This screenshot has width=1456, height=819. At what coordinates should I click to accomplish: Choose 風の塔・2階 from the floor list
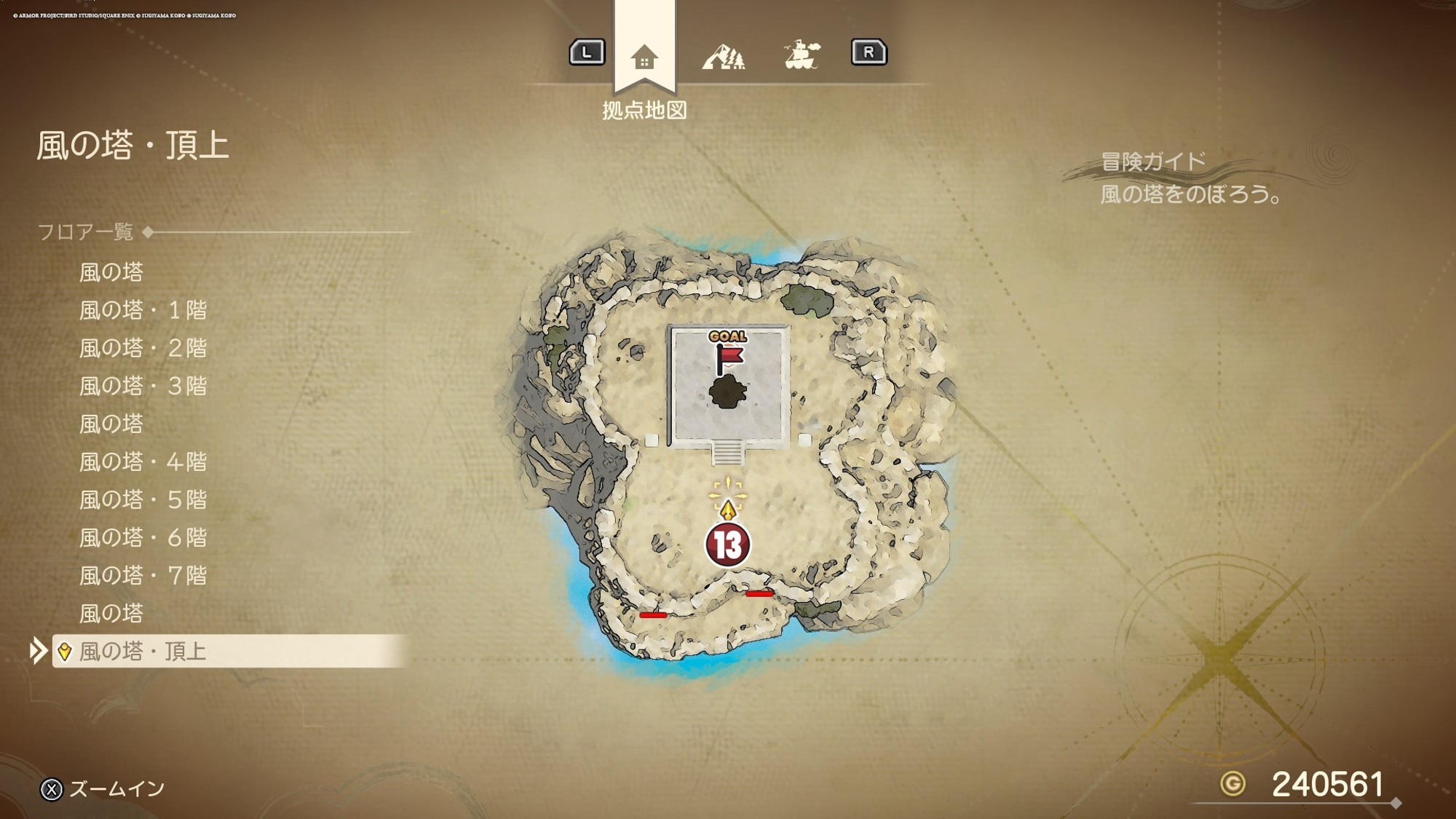coord(143,349)
